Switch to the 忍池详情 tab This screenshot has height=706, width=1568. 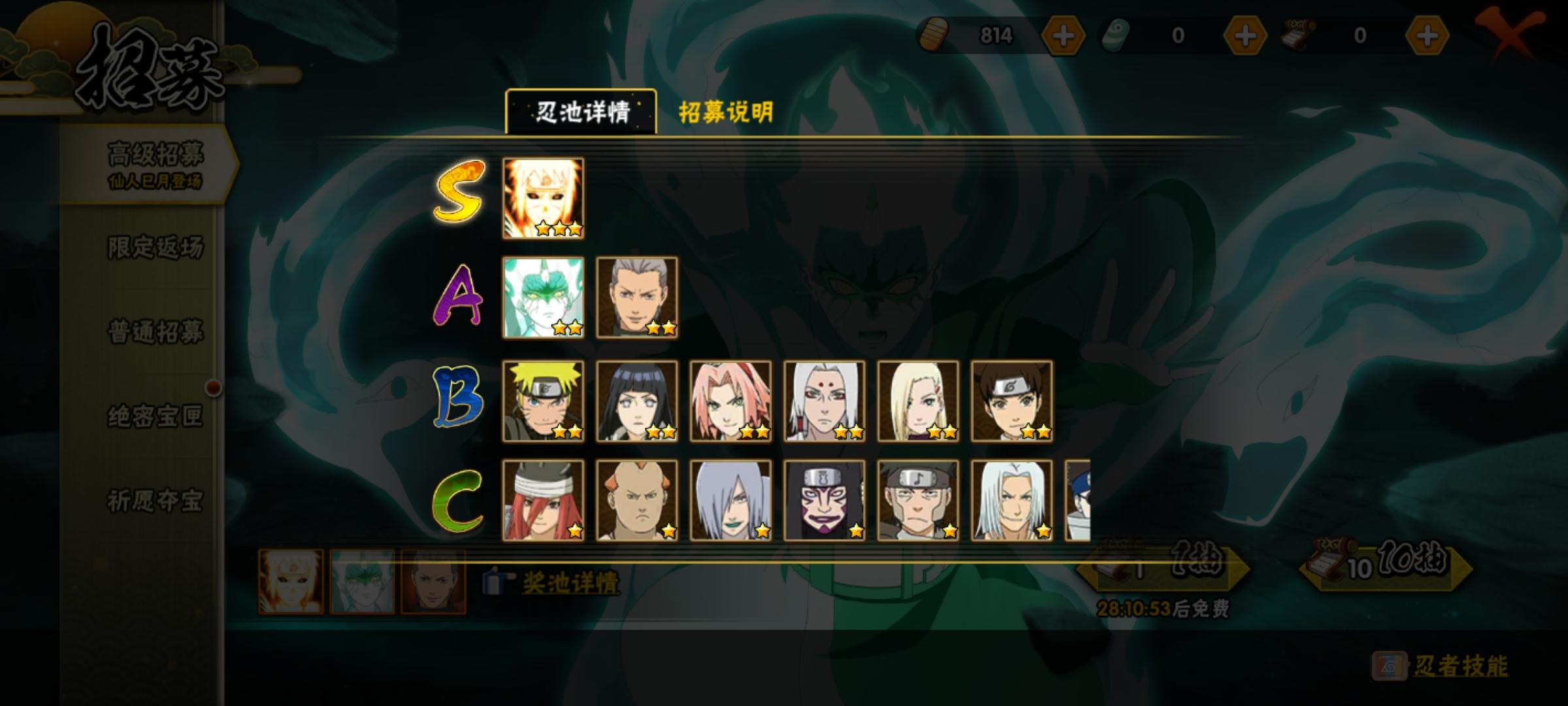pyautogui.click(x=581, y=111)
